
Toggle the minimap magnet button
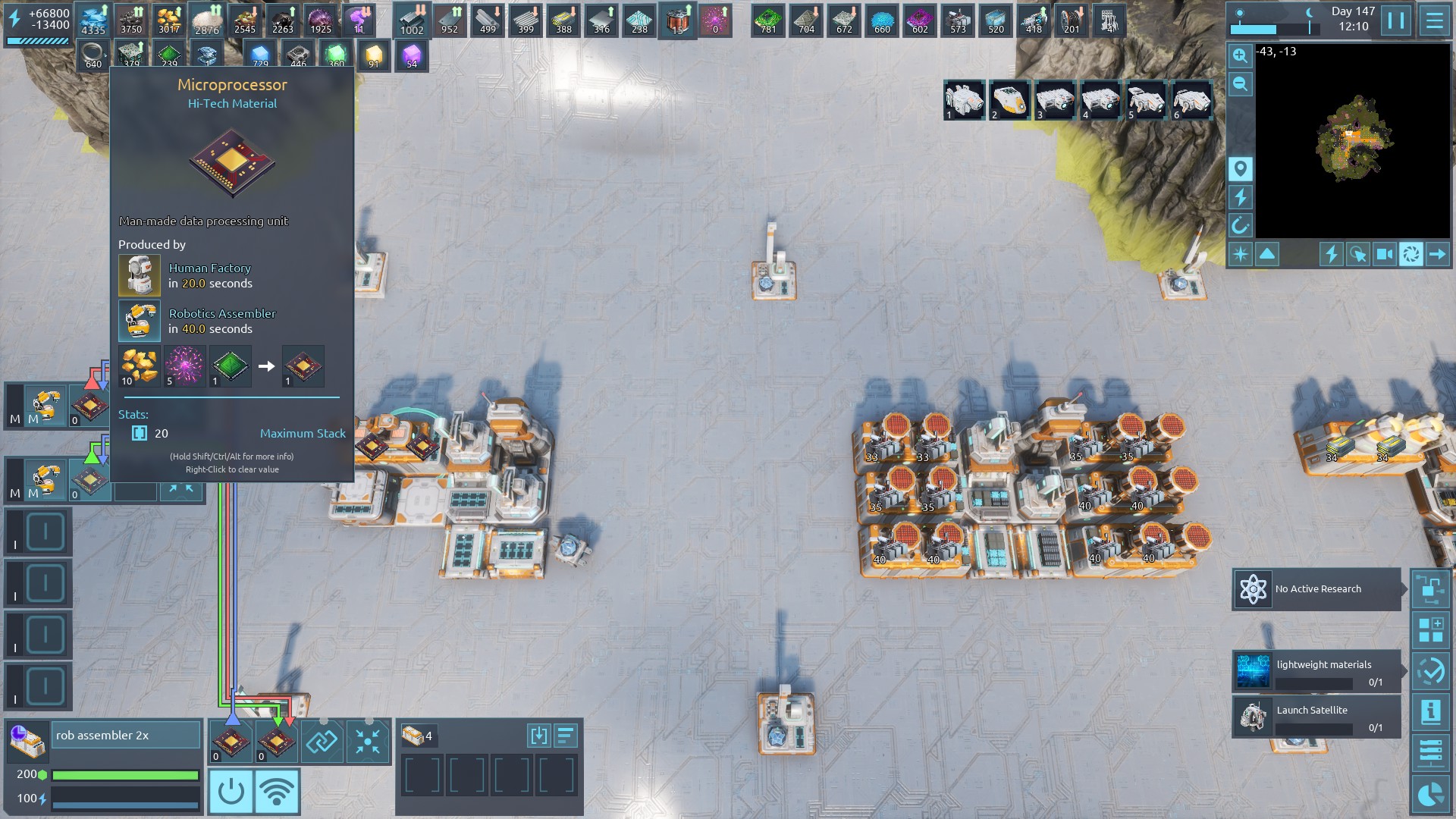click(1240, 225)
